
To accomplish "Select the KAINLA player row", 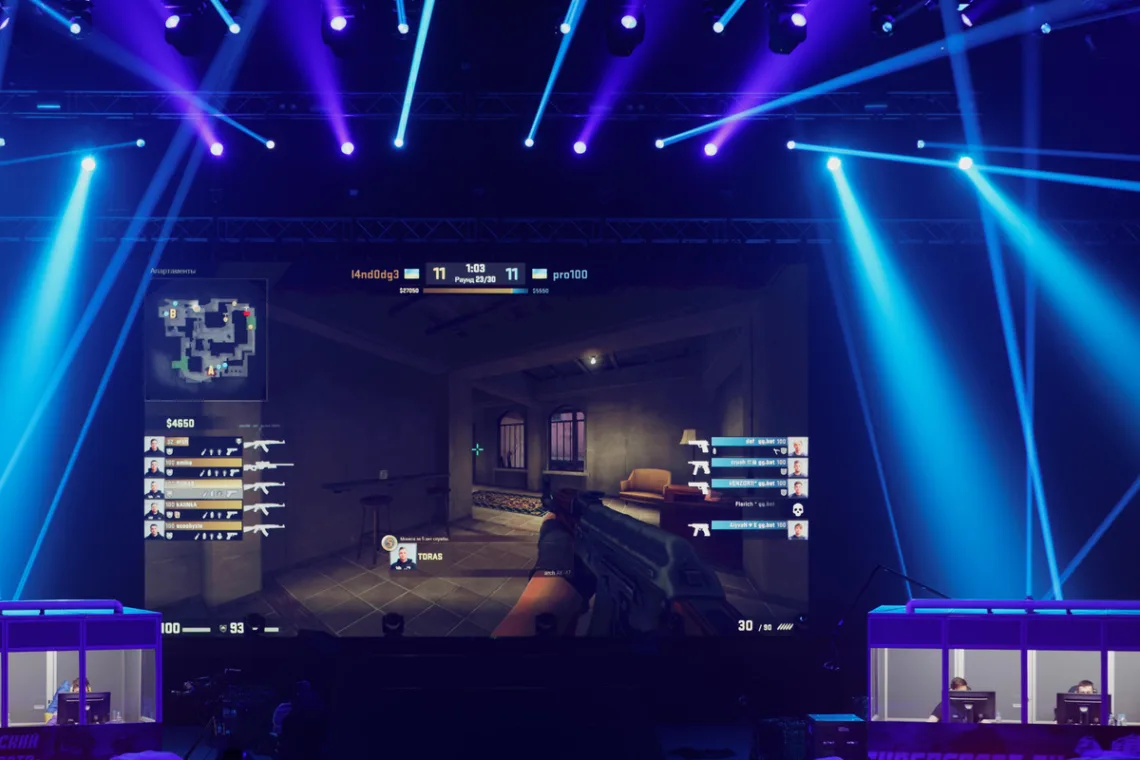I will pyautogui.click(x=193, y=509).
